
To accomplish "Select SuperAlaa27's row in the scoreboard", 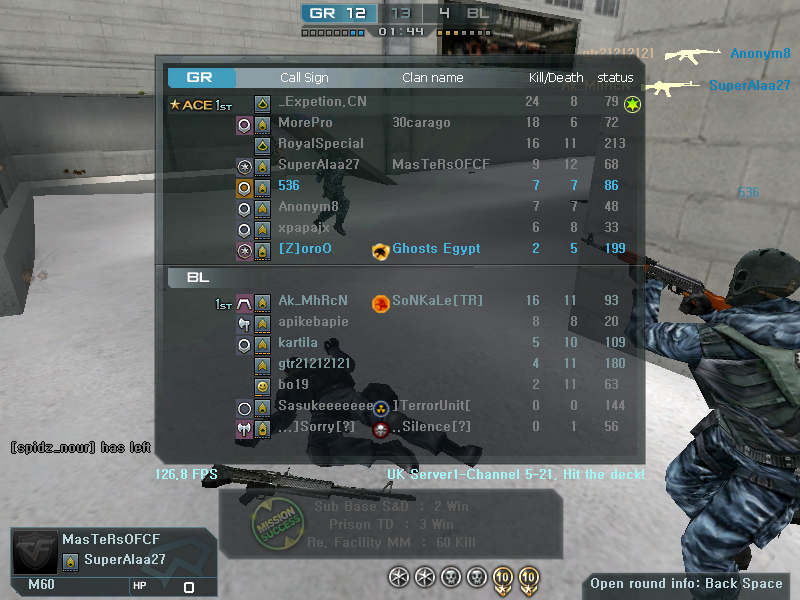I will click(318, 165).
